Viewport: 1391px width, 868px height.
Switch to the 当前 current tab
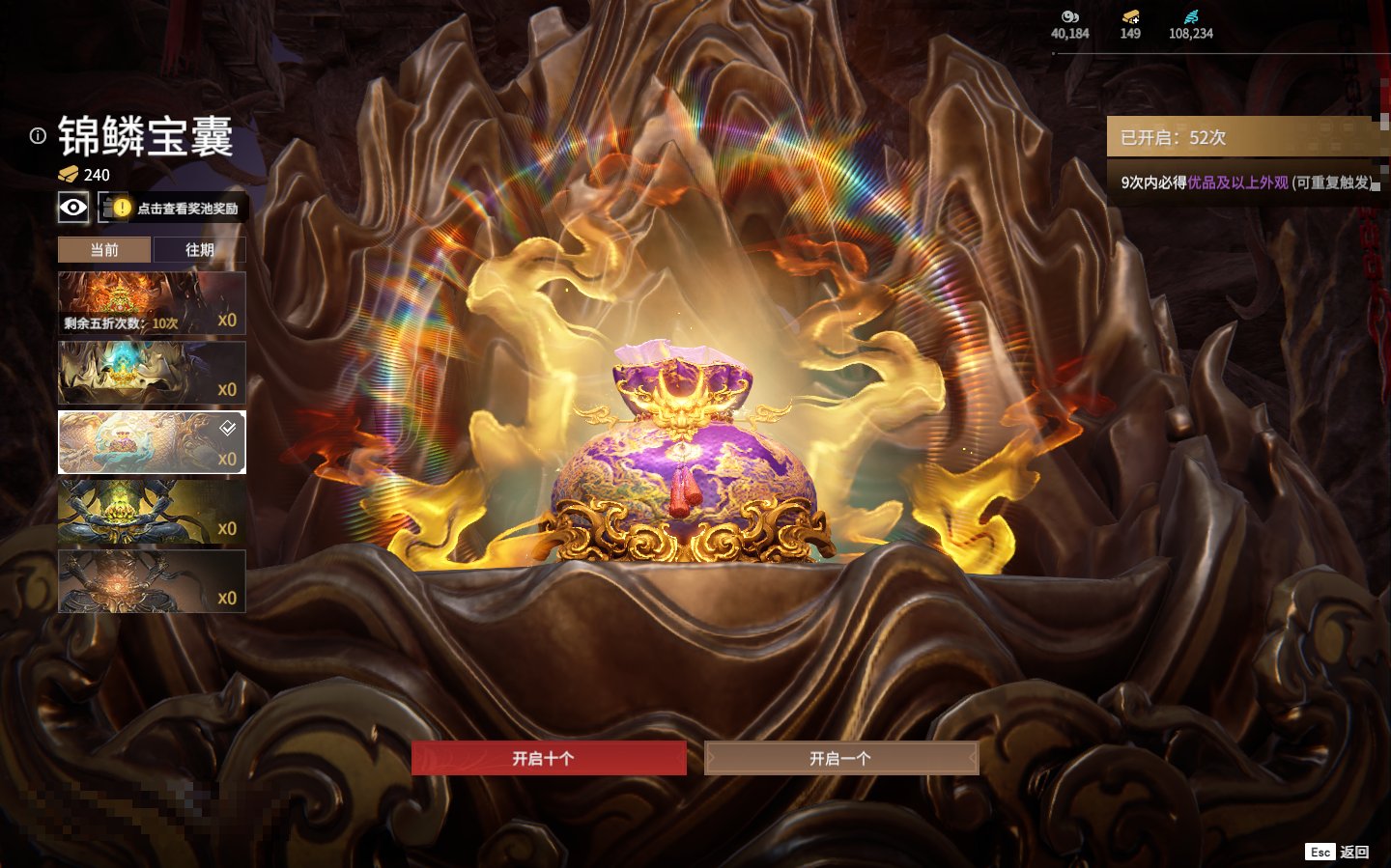tap(104, 250)
